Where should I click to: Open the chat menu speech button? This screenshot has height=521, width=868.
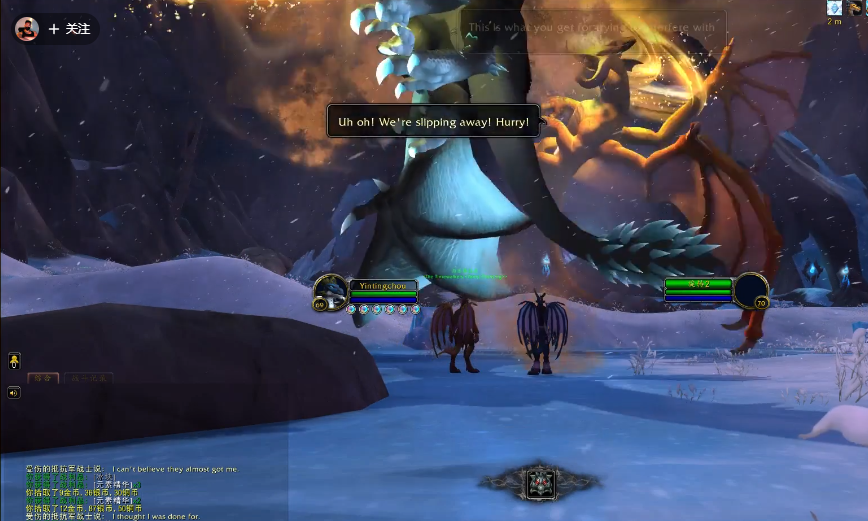[14, 361]
